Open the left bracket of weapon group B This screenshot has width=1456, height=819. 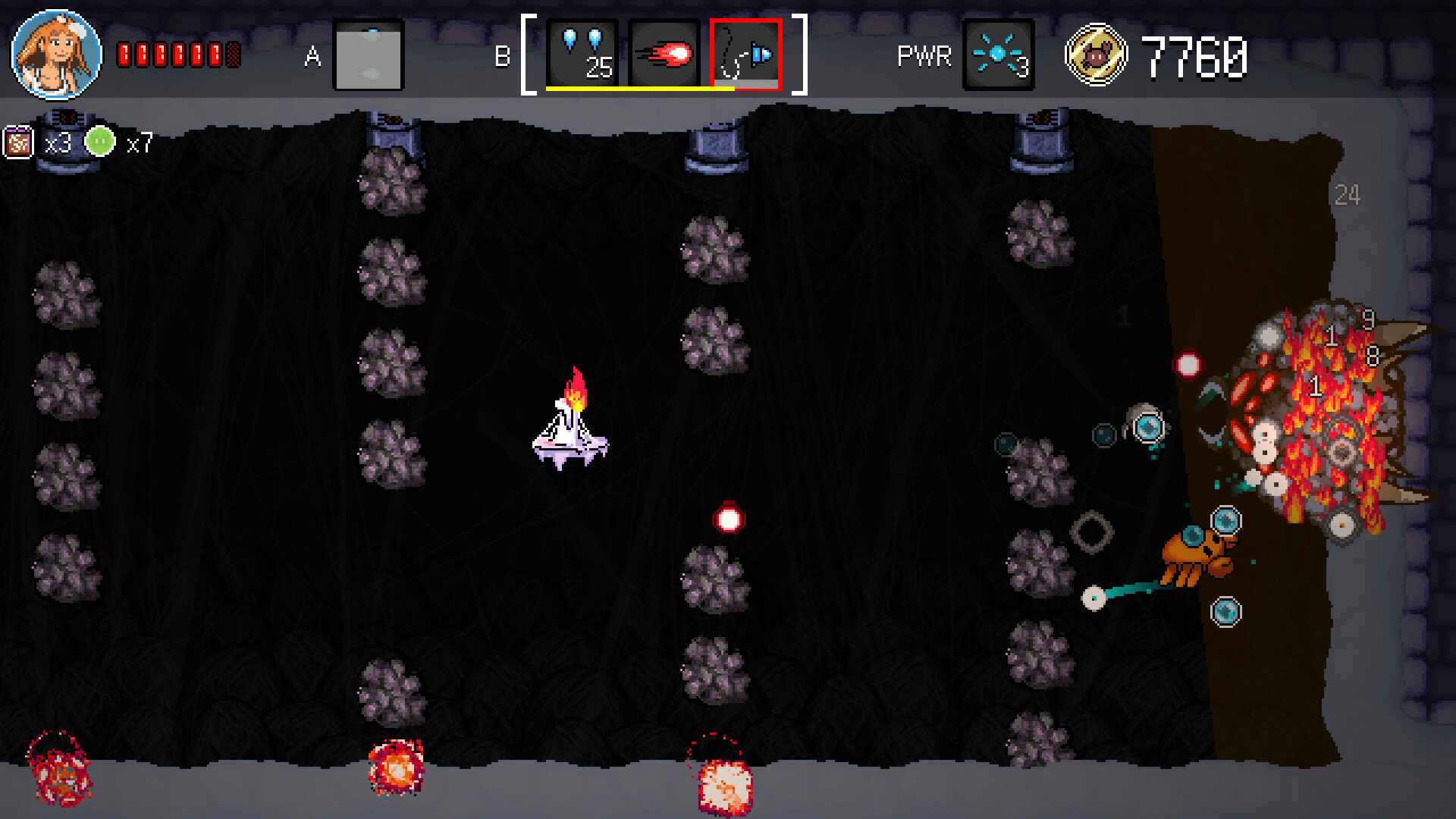(529, 53)
